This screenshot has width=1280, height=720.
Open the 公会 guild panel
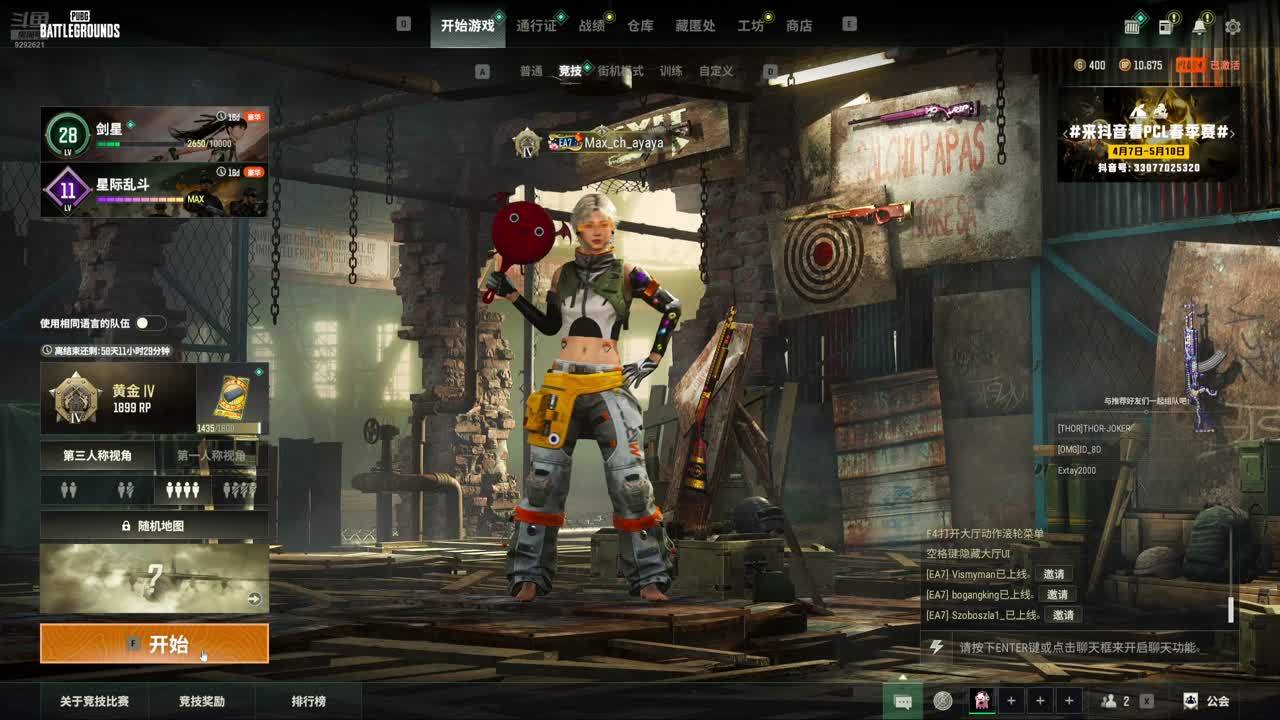(1207, 701)
